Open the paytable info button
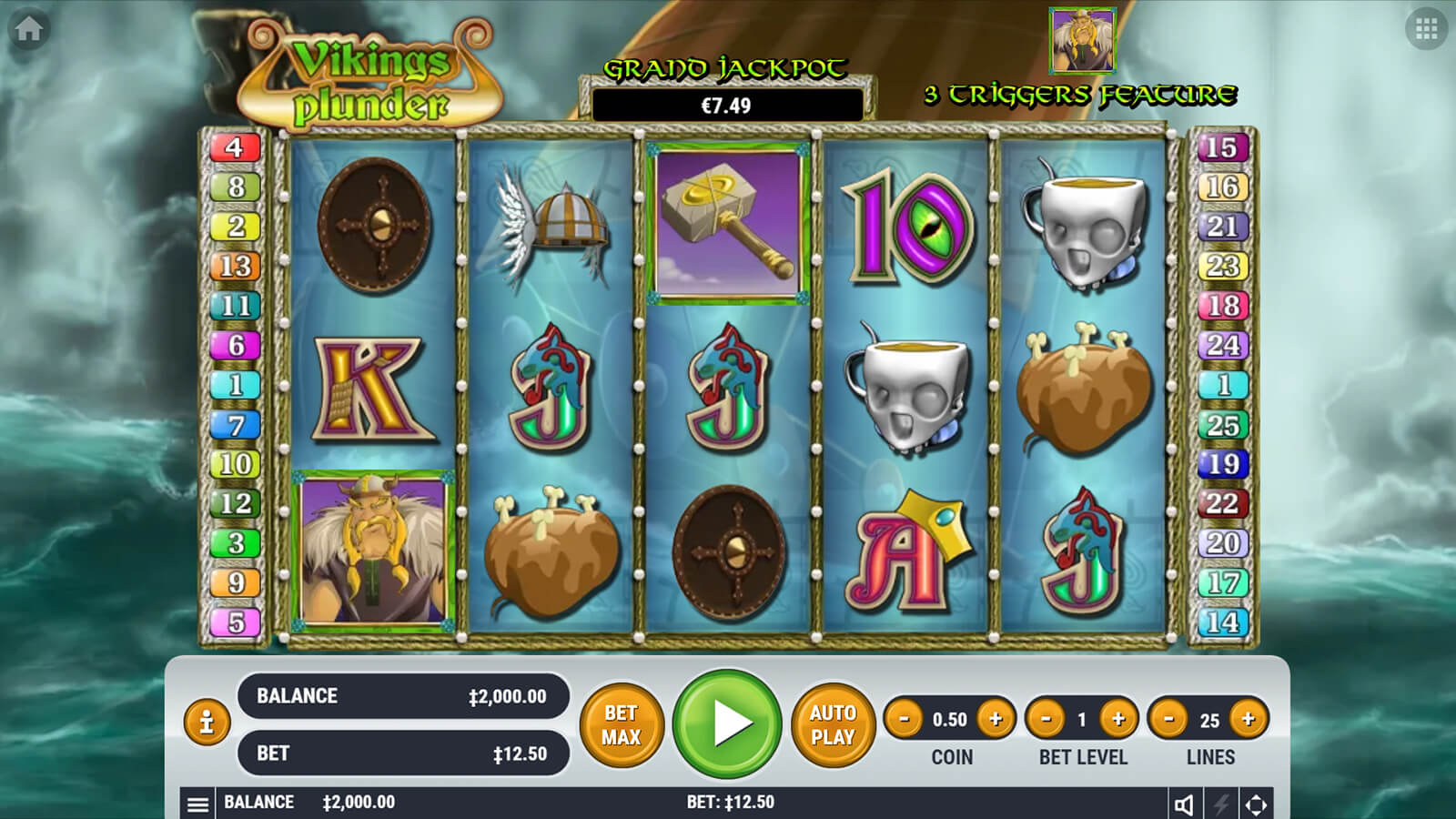Viewport: 1456px width, 819px height. tap(207, 723)
